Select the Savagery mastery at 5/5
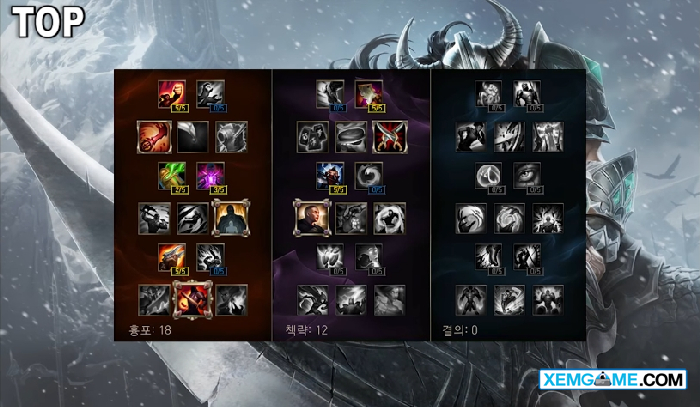Image resolution: width=700 pixels, height=407 pixels. [x=369, y=94]
